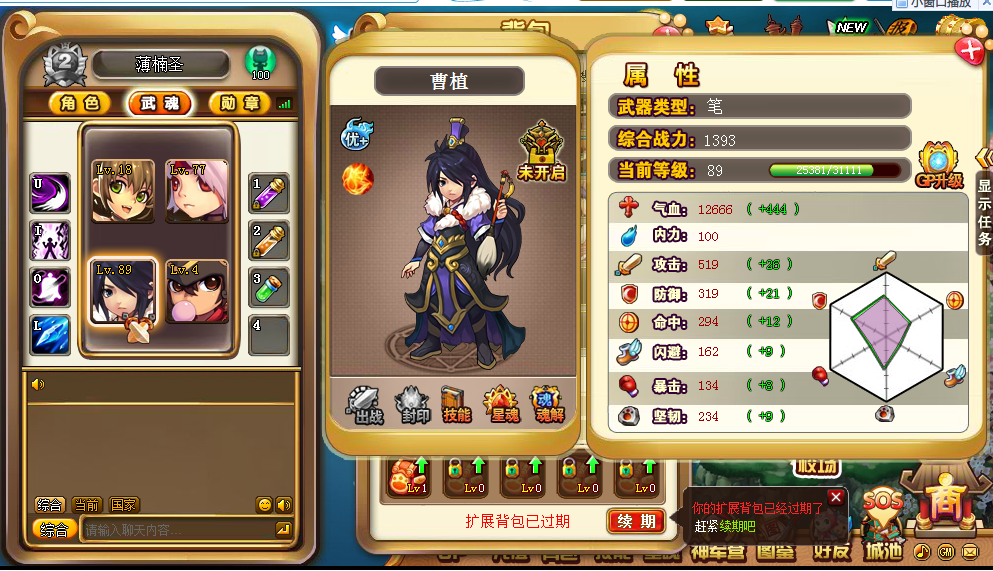
Task: Select the Lv.4 bubblegum soul portrait
Action: click(x=197, y=291)
